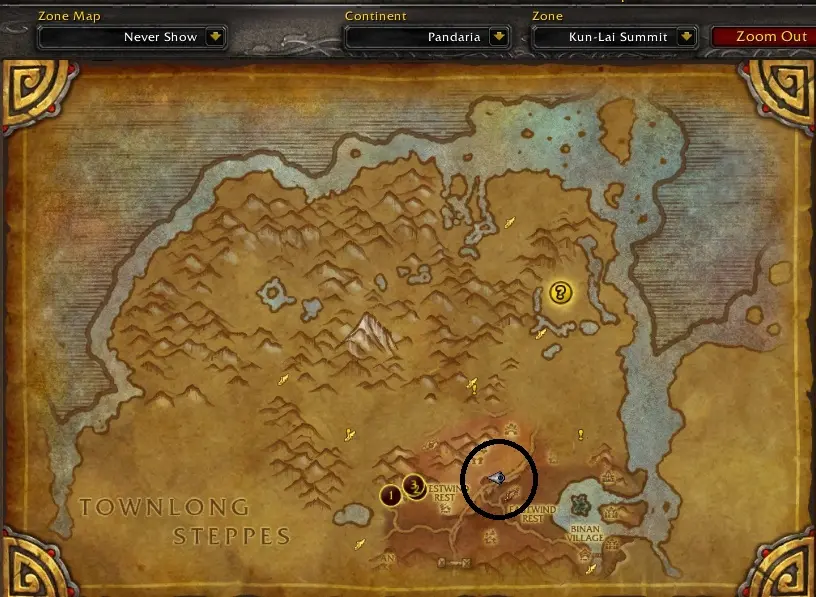Open the Zone Map dropdown
The image size is (816, 597).
click(215, 37)
